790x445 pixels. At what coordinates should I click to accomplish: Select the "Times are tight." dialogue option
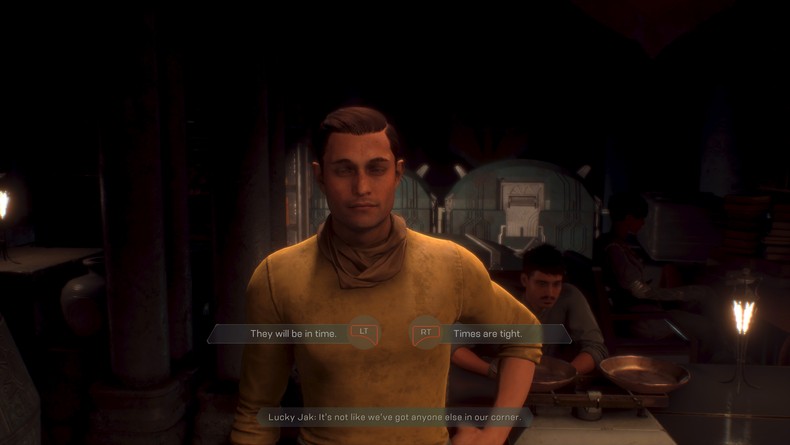(x=487, y=333)
